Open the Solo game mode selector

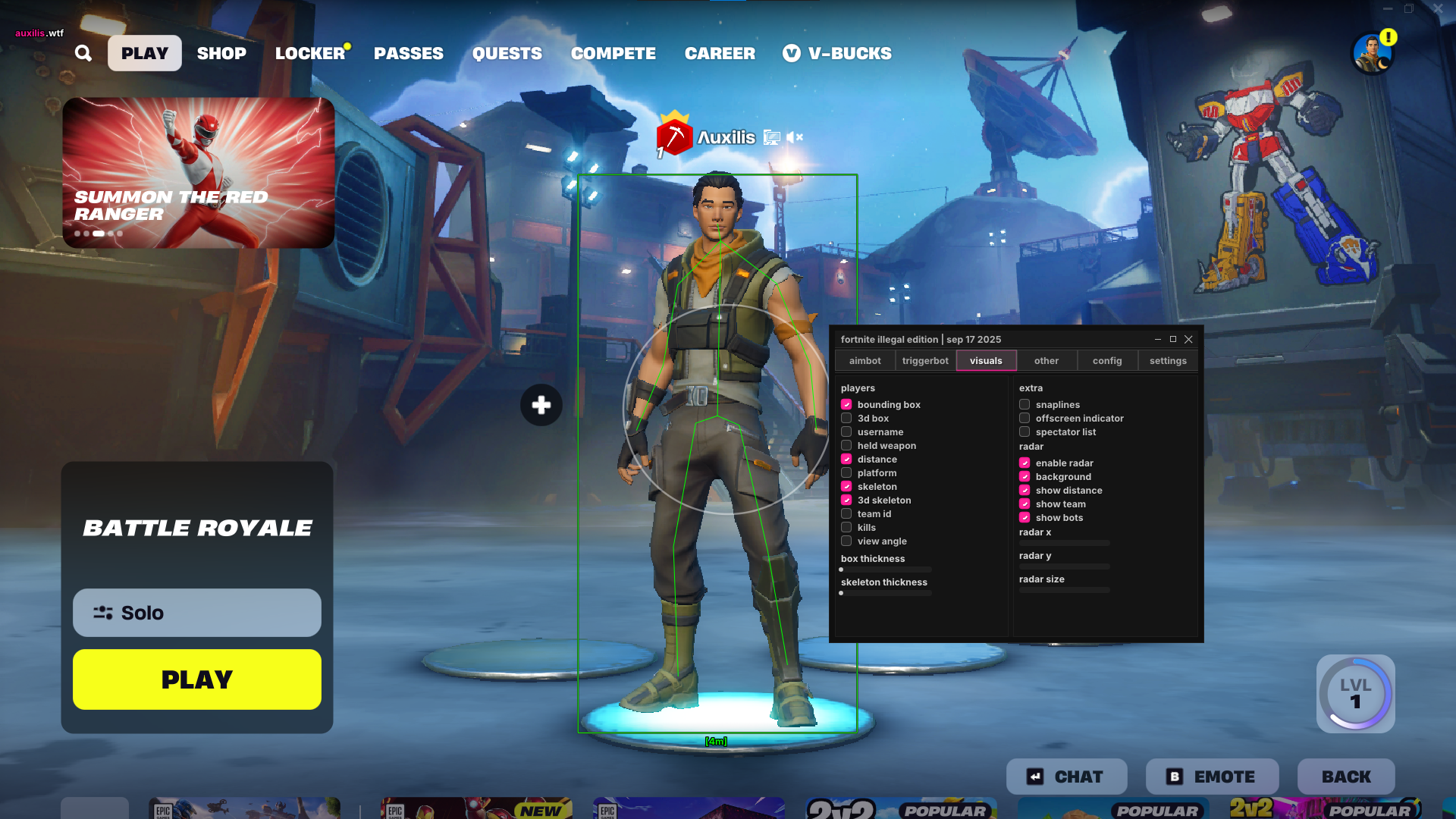pos(196,613)
